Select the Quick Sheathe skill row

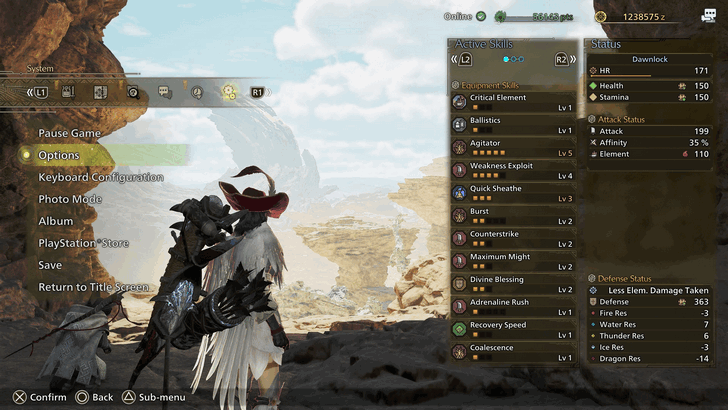(x=513, y=193)
